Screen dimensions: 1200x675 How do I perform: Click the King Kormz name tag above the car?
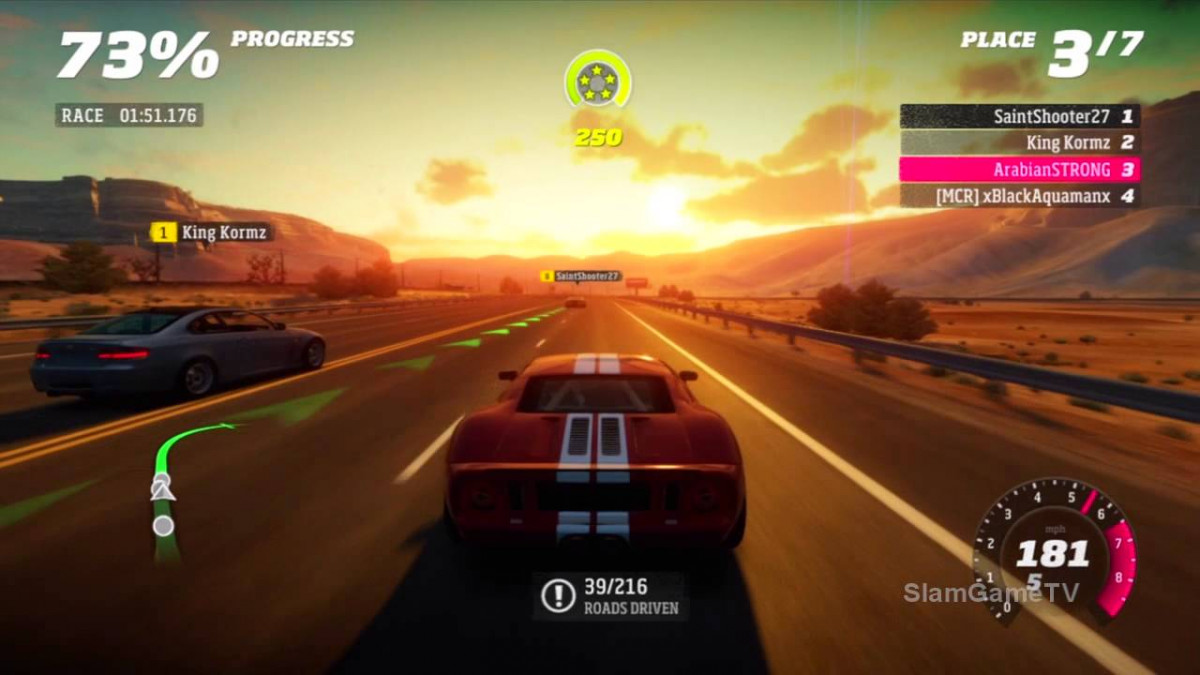pyautogui.click(x=211, y=232)
